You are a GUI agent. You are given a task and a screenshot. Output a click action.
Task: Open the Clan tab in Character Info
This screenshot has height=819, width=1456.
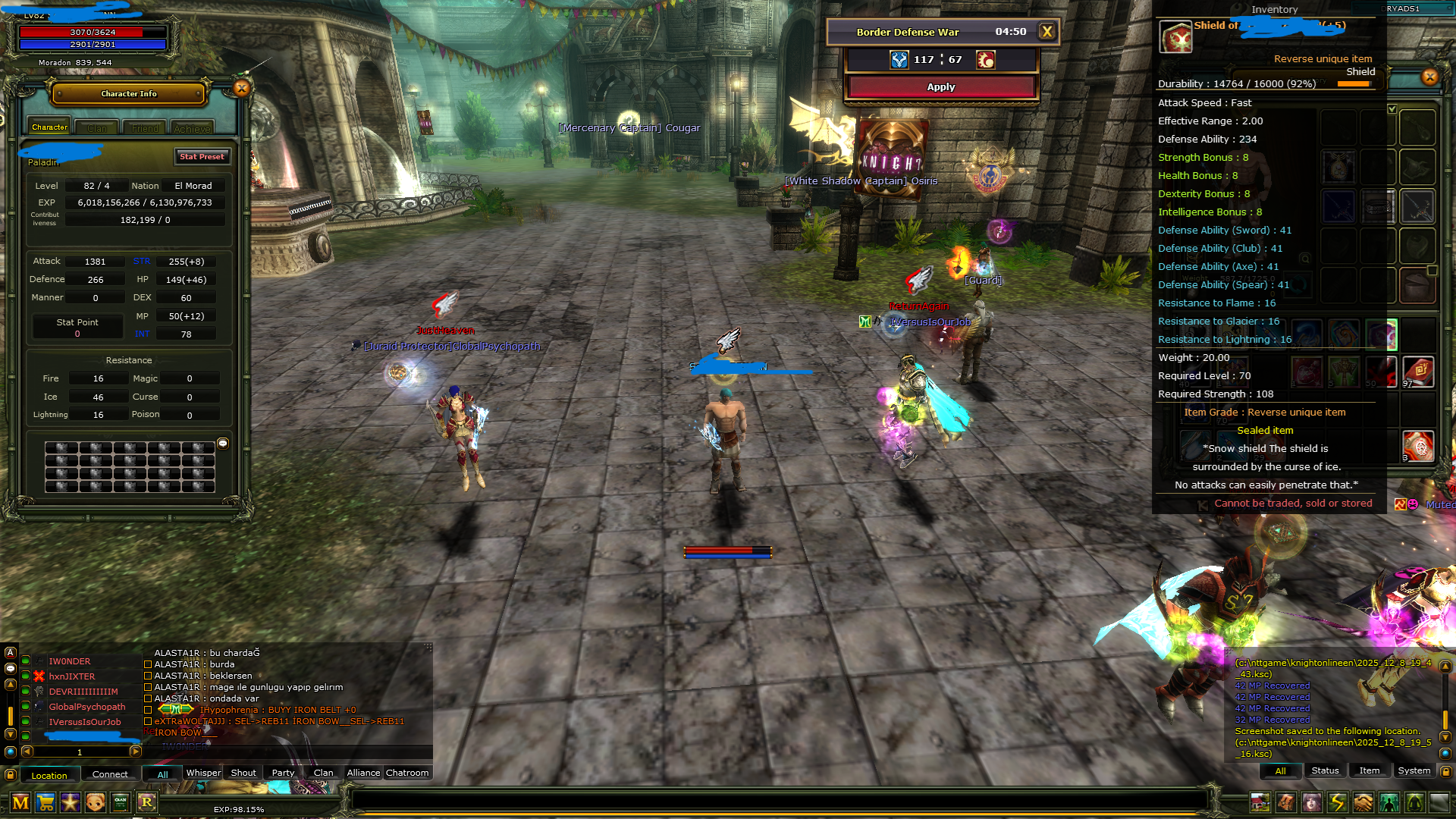[x=96, y=127]
